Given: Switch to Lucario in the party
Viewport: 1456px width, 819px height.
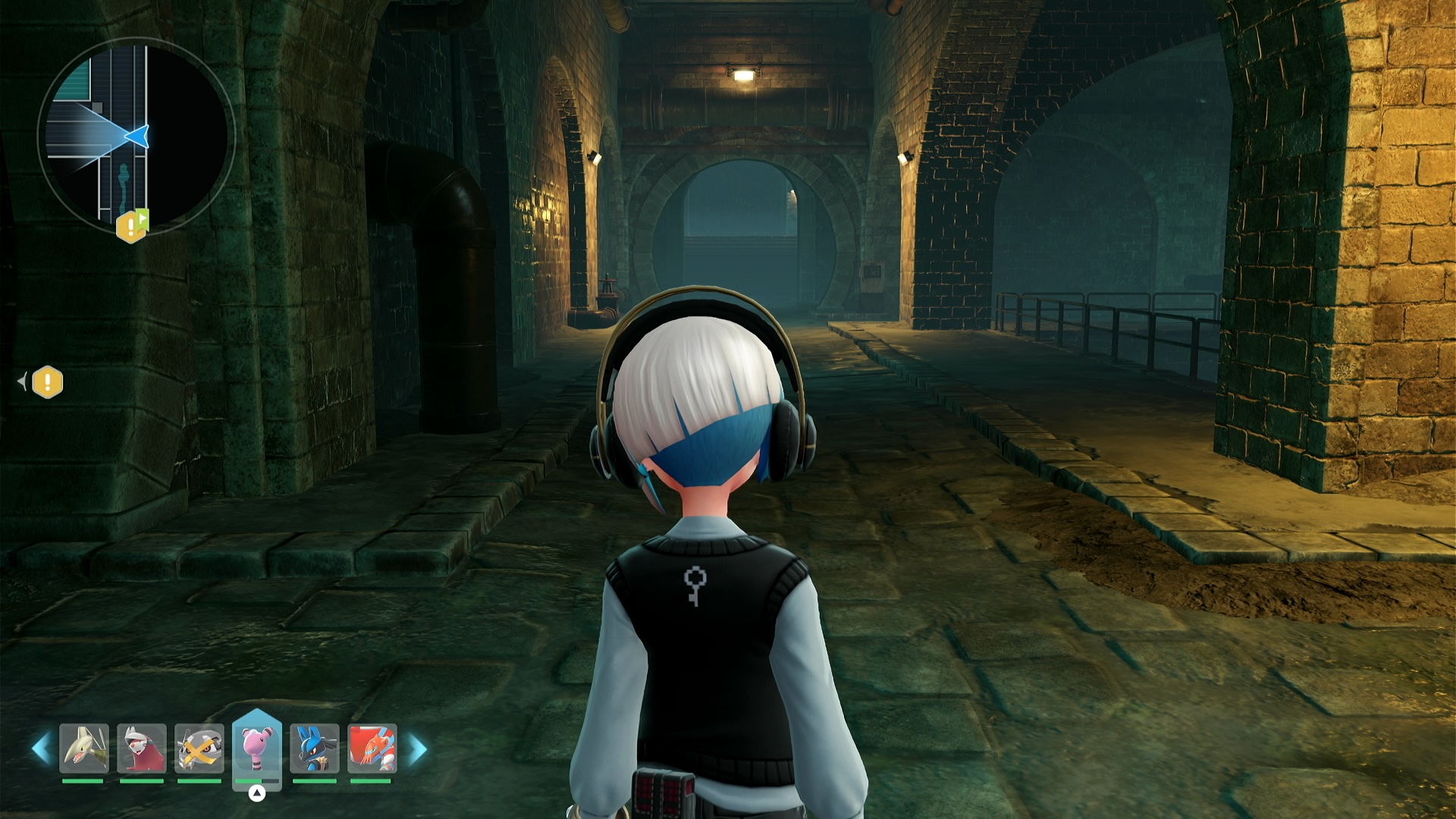Looking at the screenshot, I should (x=315, y=748).
